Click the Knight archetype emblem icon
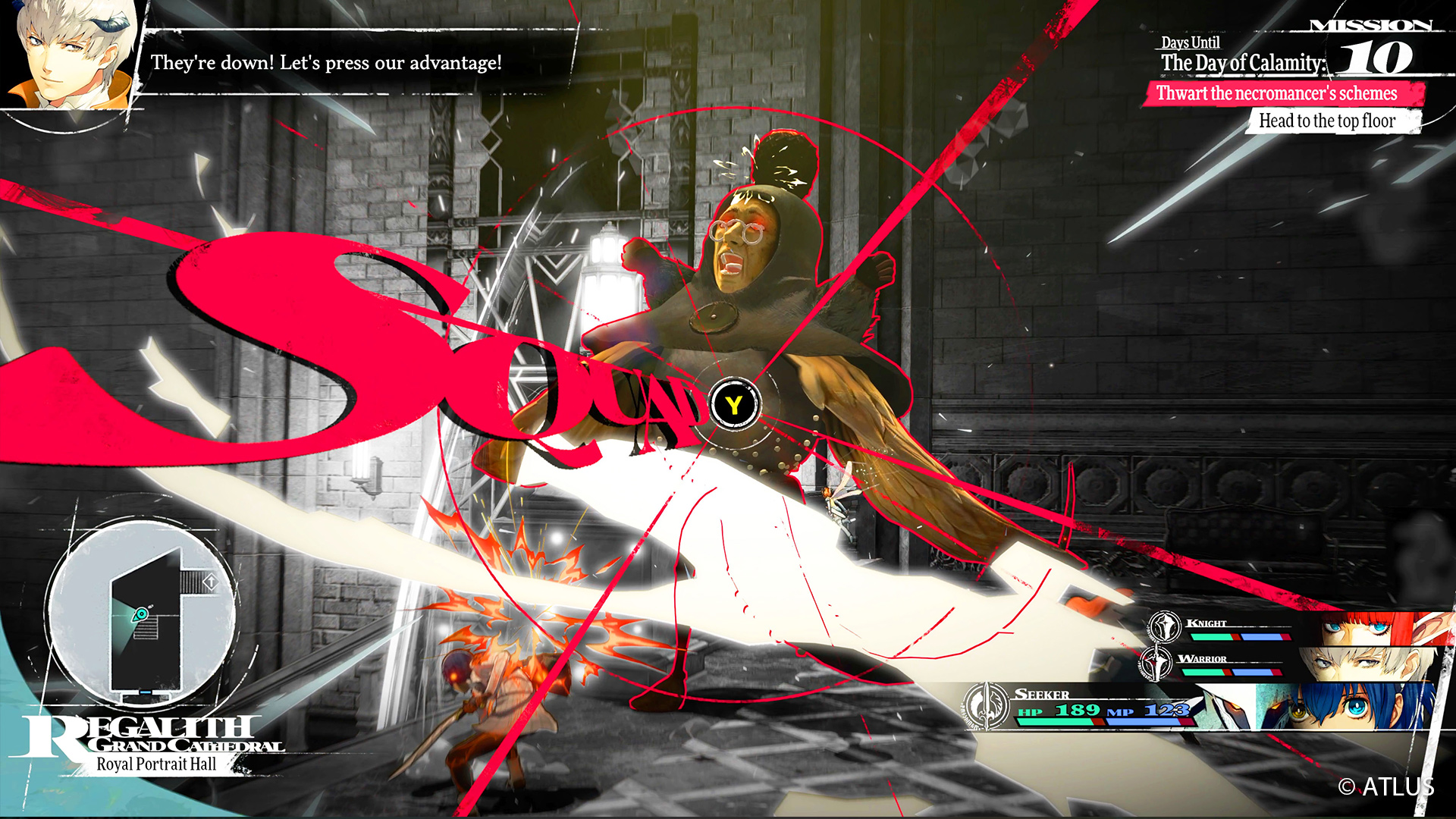Screen dimensions: 1456x819 pyautogui.click(x=1165, y=626)
